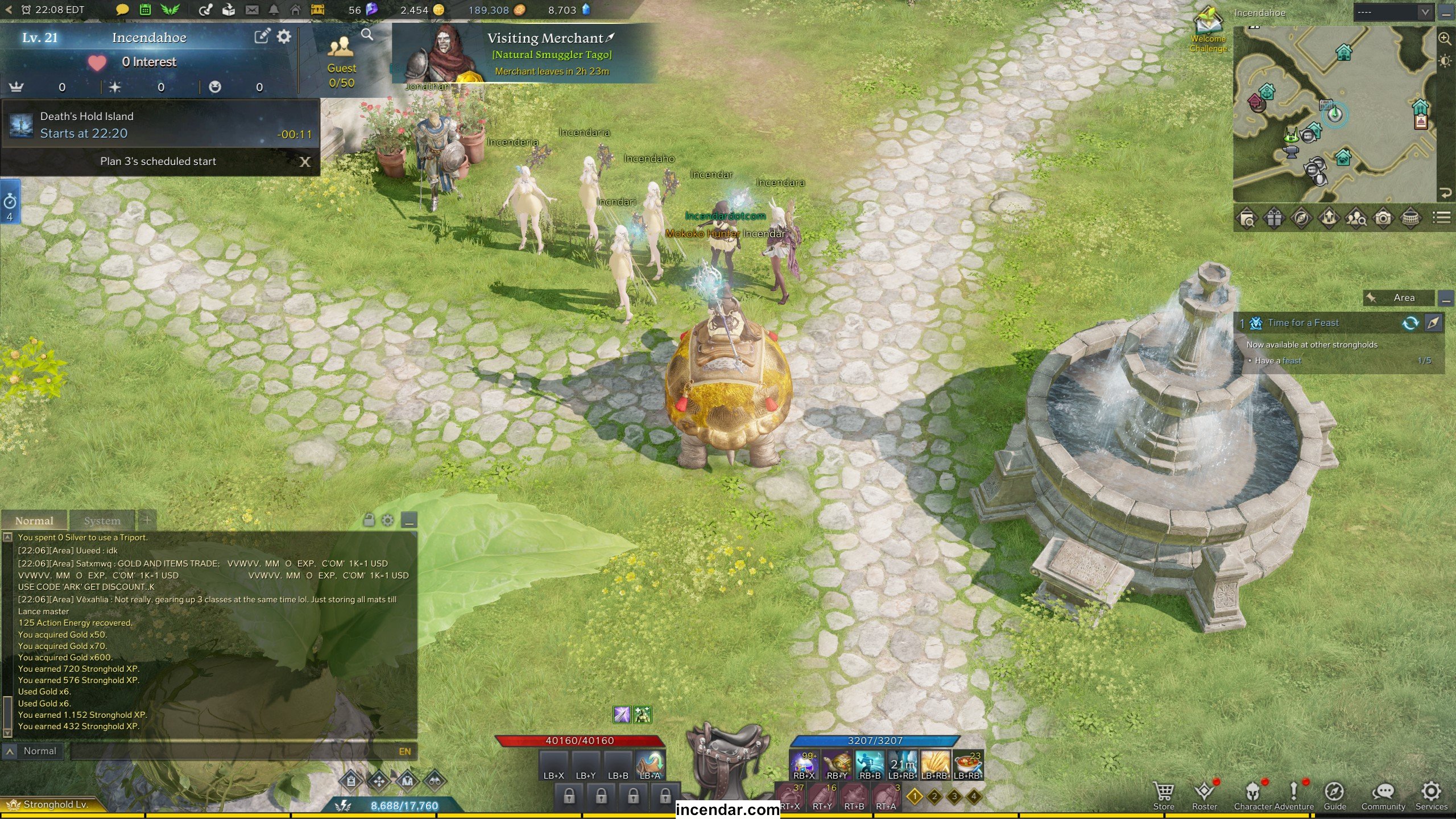The width and height of the screenshot is (1456, 819).
Task: Open the Roster menu
Action: click(x=1204, y=795)
